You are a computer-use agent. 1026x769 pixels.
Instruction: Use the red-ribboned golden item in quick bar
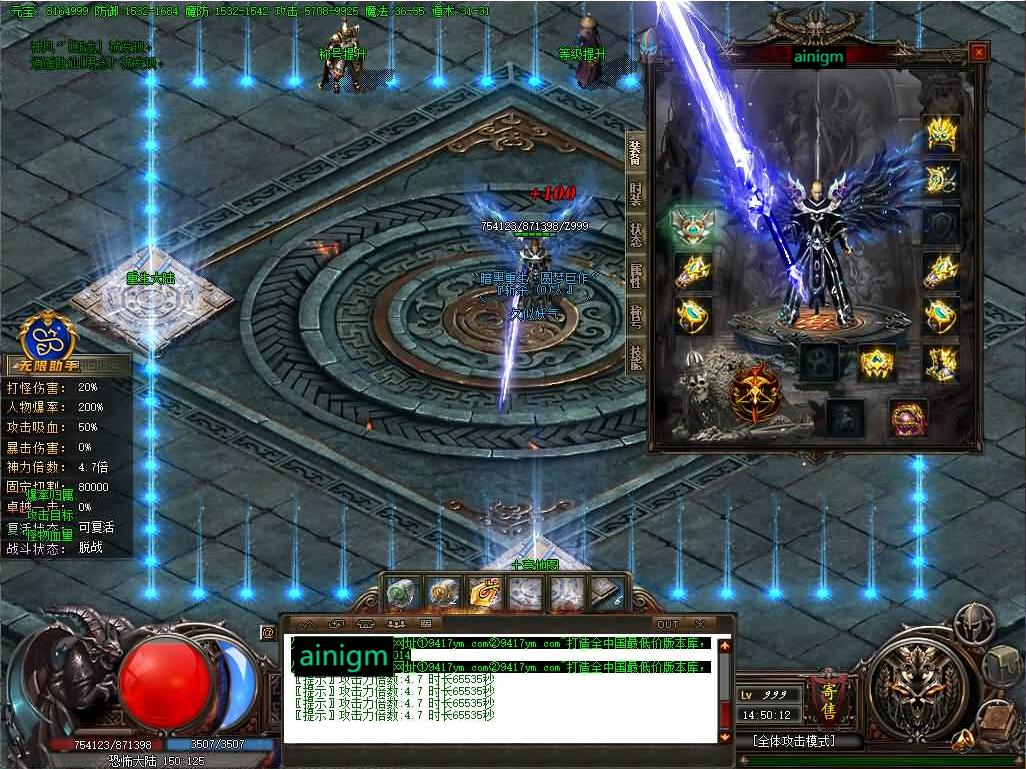point(485,594)
